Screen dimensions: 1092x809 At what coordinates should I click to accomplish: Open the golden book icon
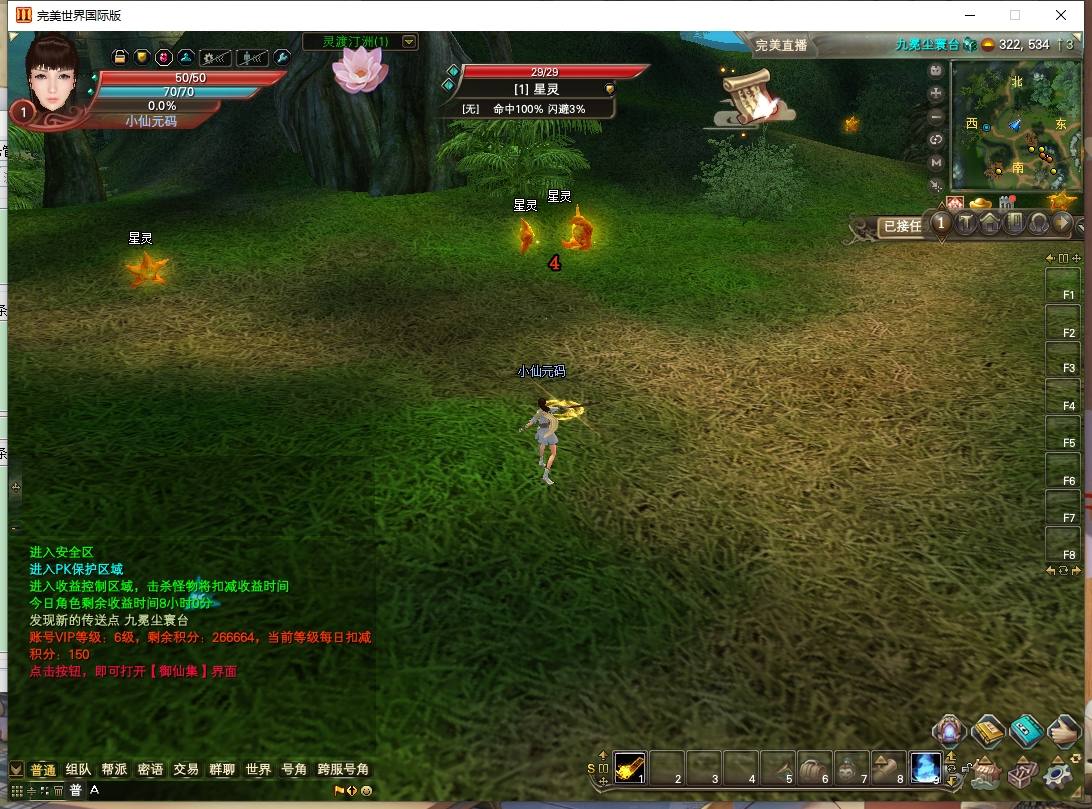(x=987, y=731)
